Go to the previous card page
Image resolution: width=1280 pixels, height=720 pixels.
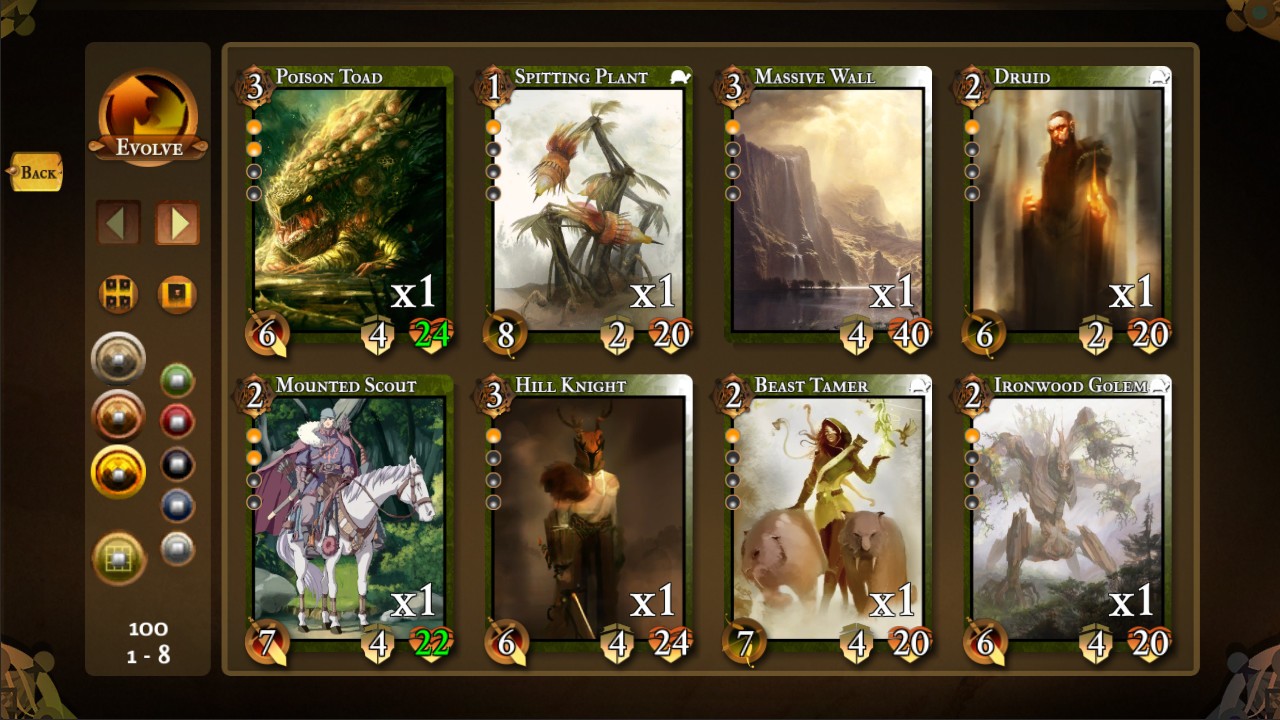pyautogui.click(x=118, y=223)
